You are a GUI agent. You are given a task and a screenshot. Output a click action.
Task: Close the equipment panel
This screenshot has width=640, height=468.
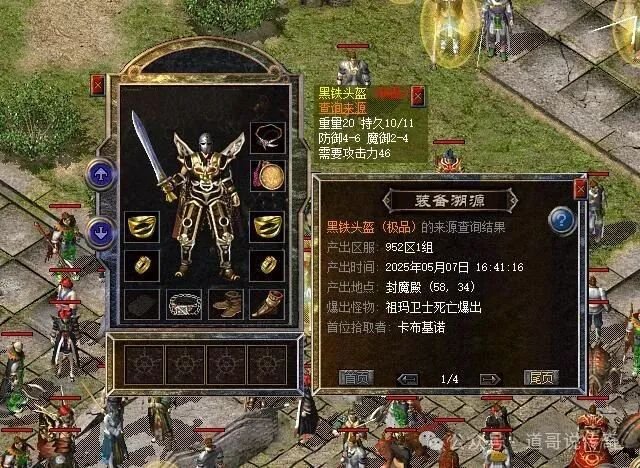[97, 85]
